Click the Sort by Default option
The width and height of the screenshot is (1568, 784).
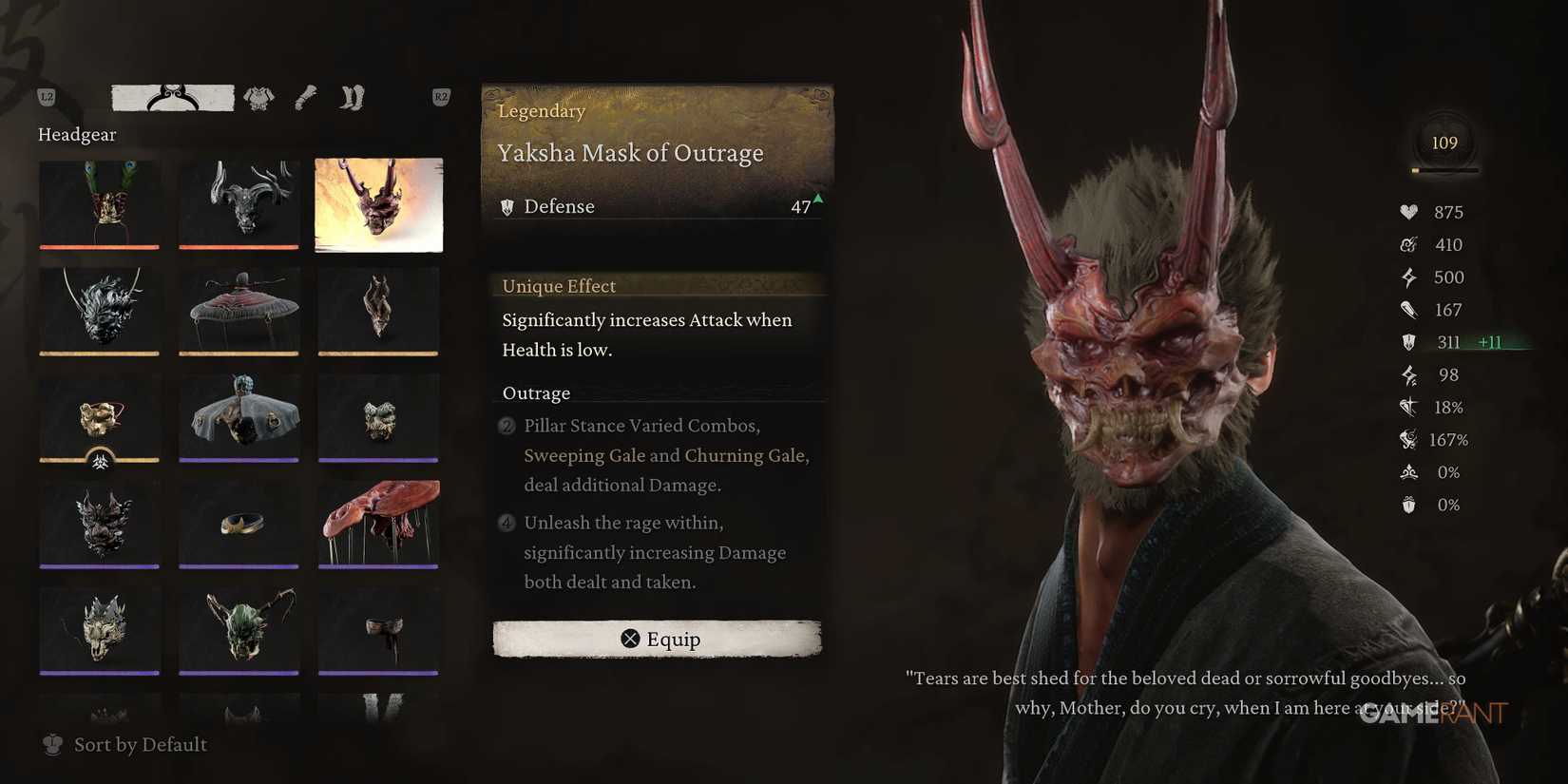139,745
